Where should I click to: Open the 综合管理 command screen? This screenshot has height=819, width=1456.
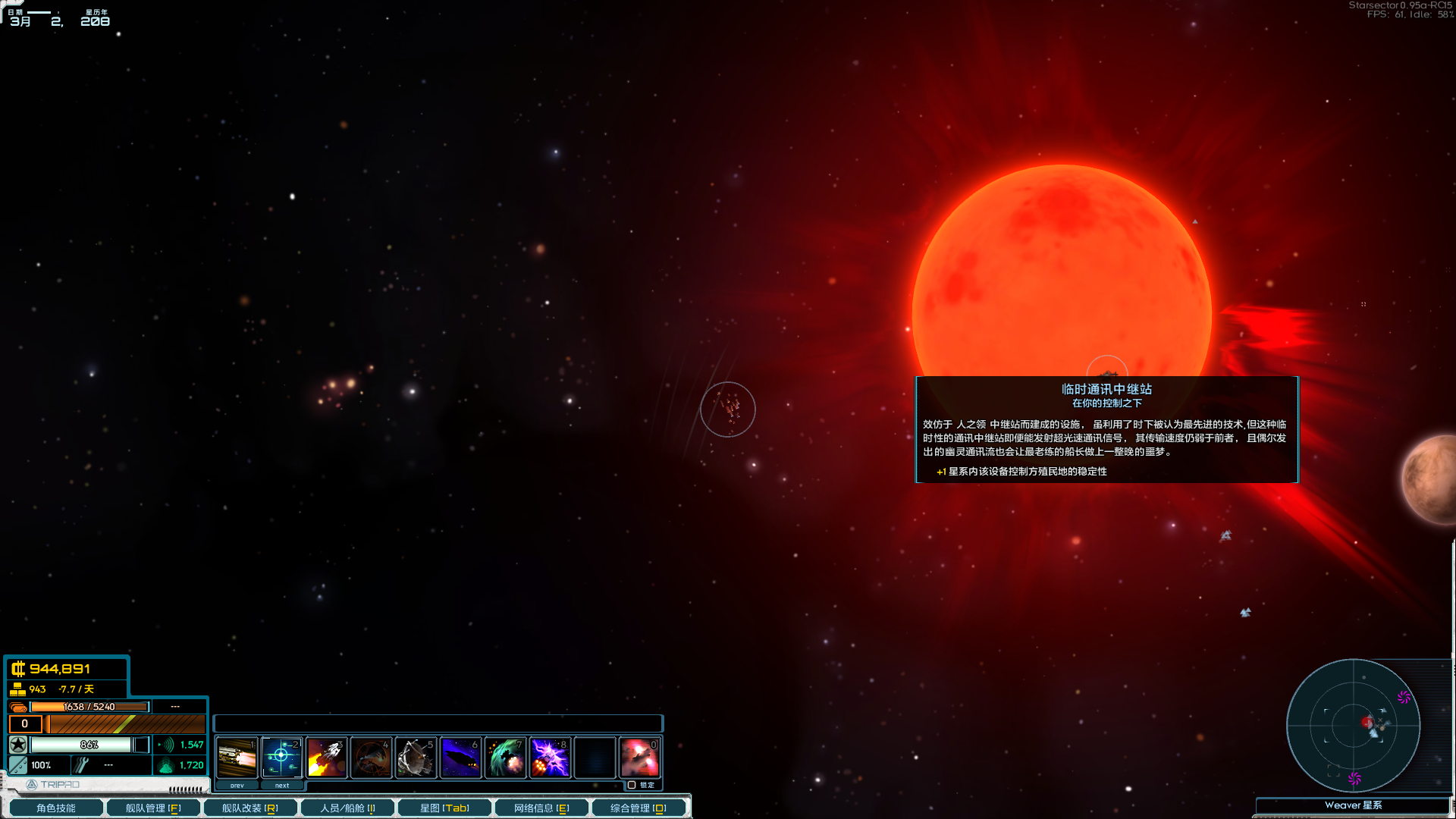click(x=638, y=808)
